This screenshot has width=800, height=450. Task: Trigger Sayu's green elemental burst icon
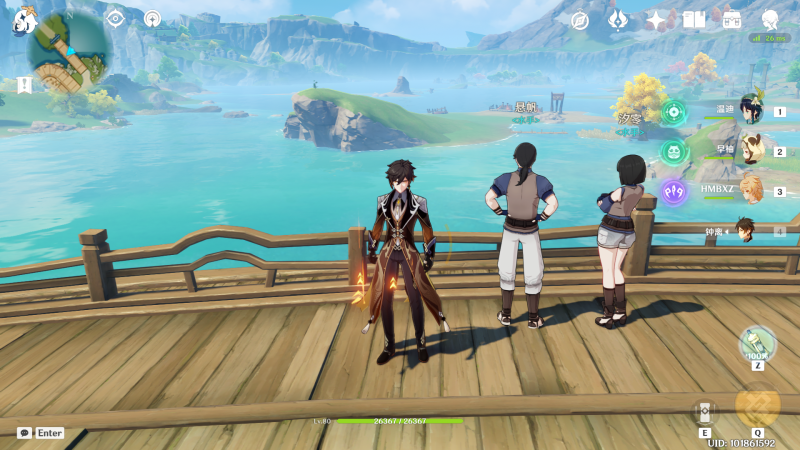673,151
